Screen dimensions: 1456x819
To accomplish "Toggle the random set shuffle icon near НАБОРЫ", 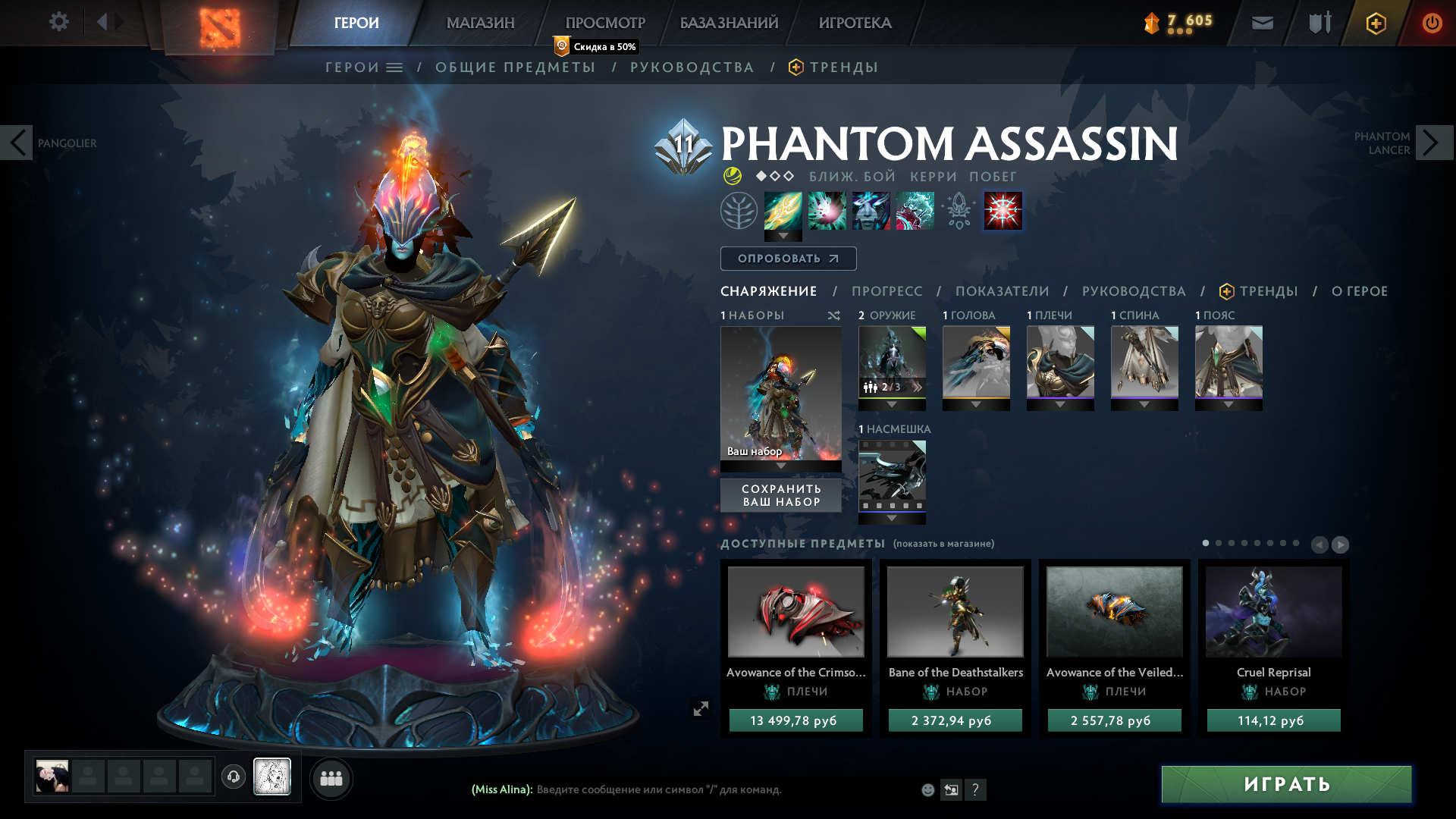I will [833, 315].
